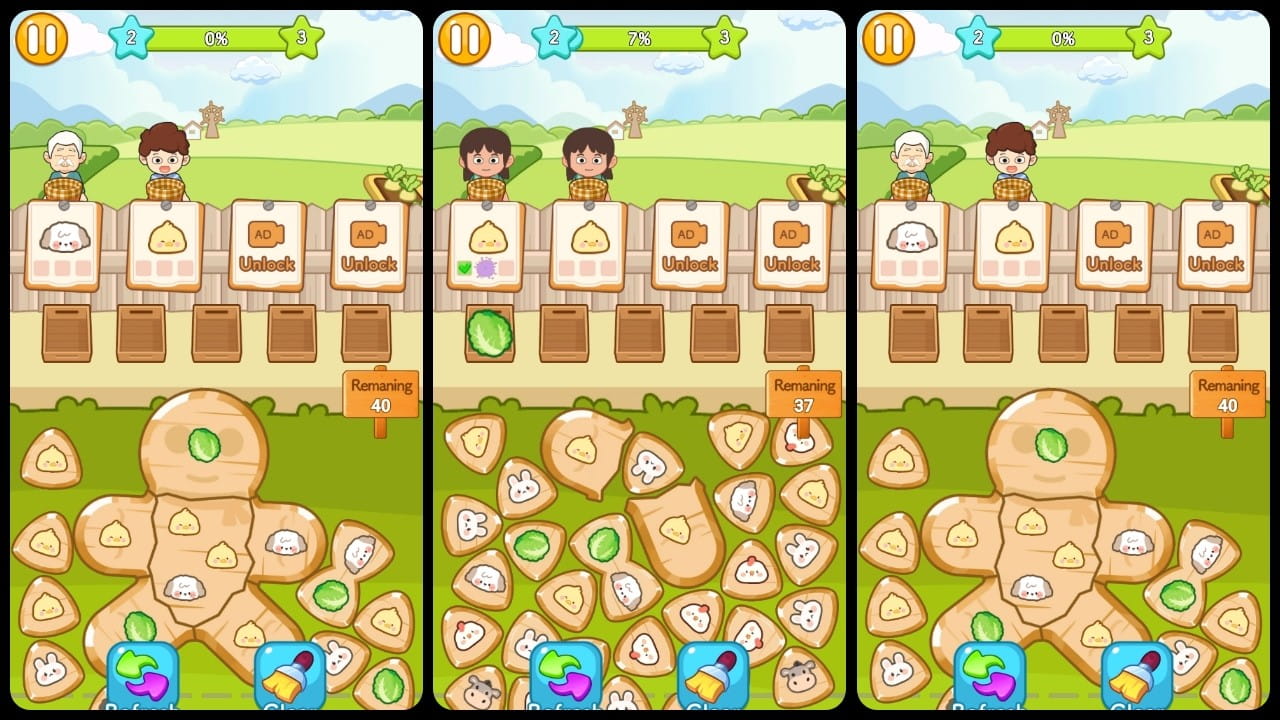
Task: Tap the Remaning 40 wooden signpost
Action: click(380, 392)
